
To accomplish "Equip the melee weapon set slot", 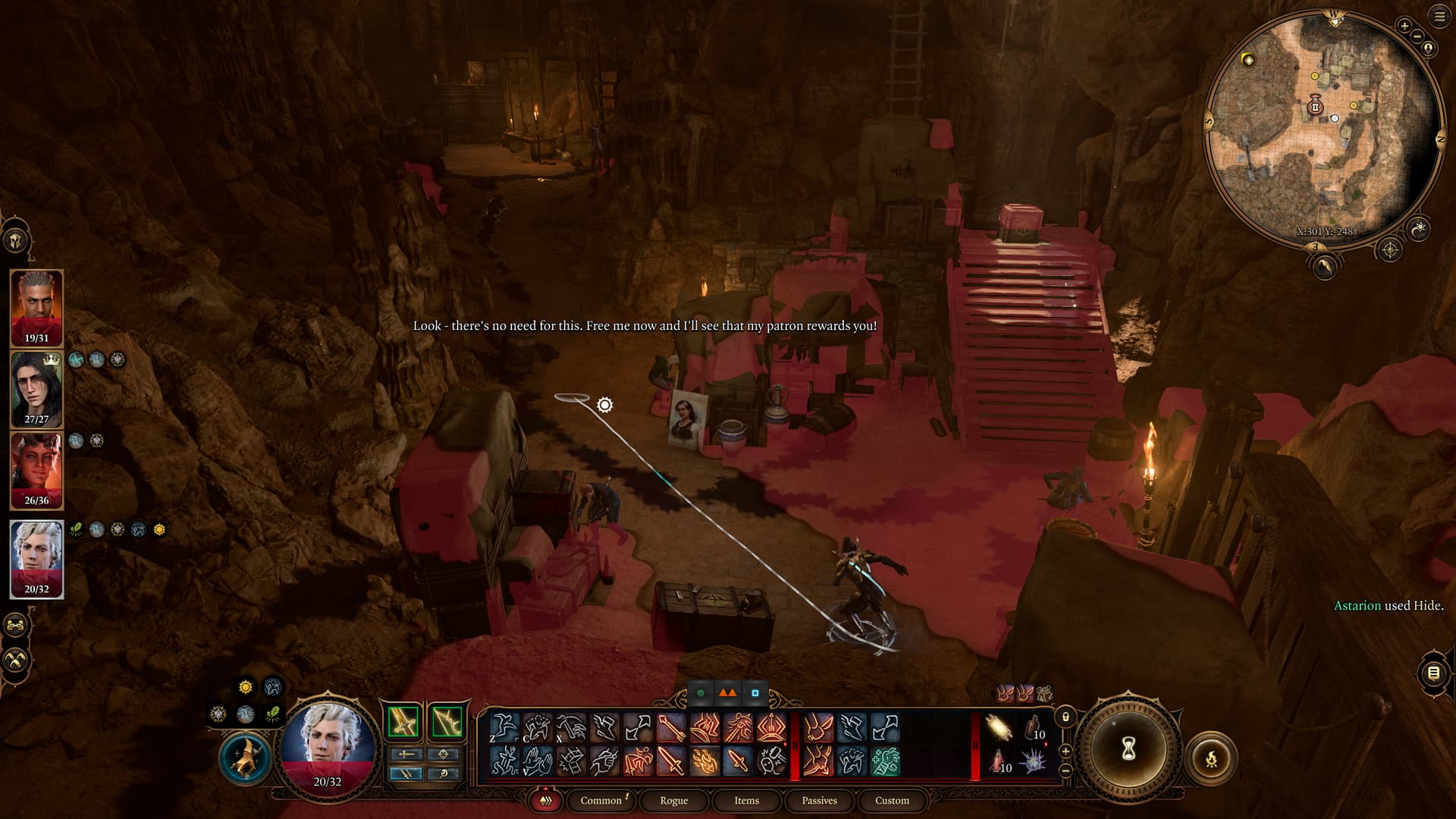I will coord(403,721).
